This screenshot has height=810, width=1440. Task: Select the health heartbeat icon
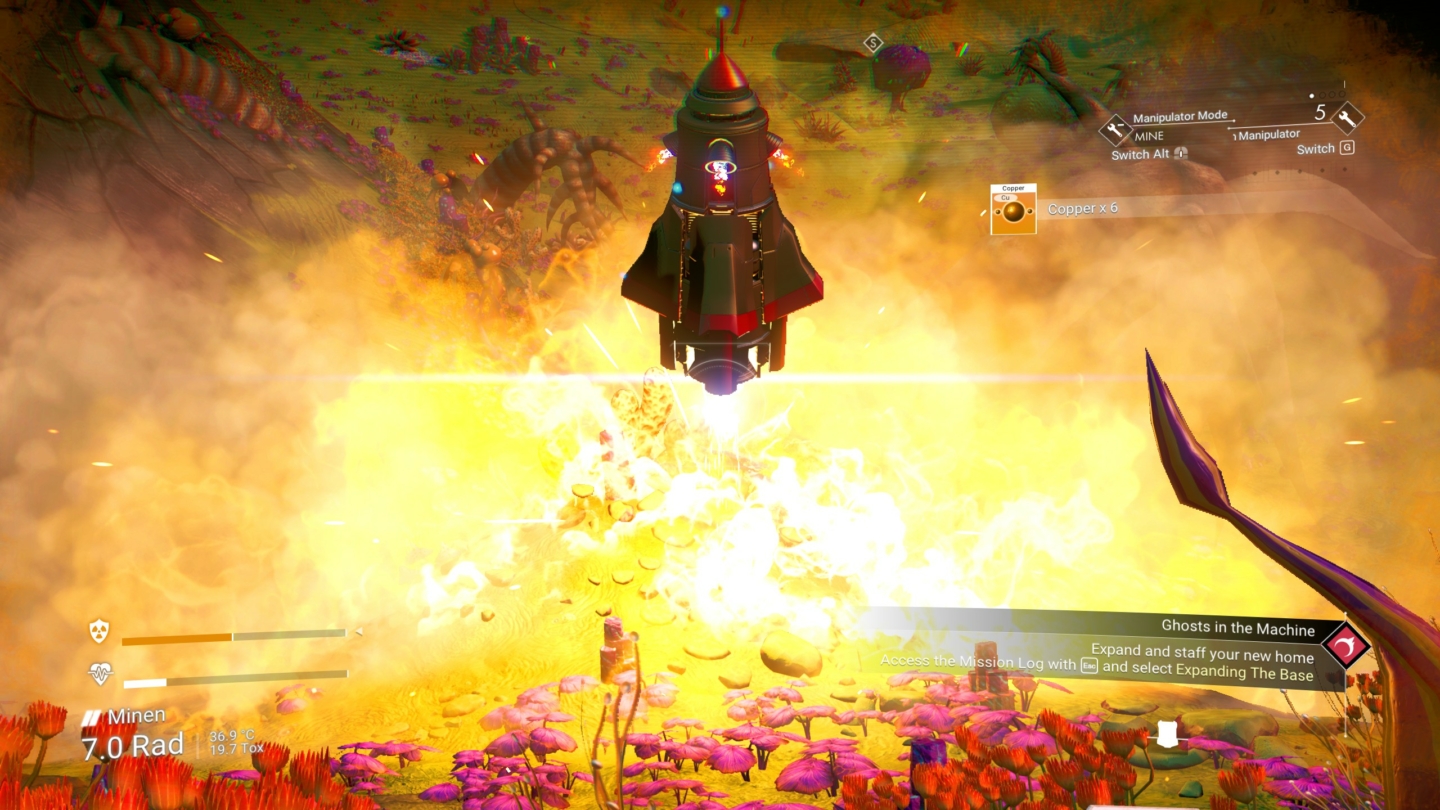point(100,672)
